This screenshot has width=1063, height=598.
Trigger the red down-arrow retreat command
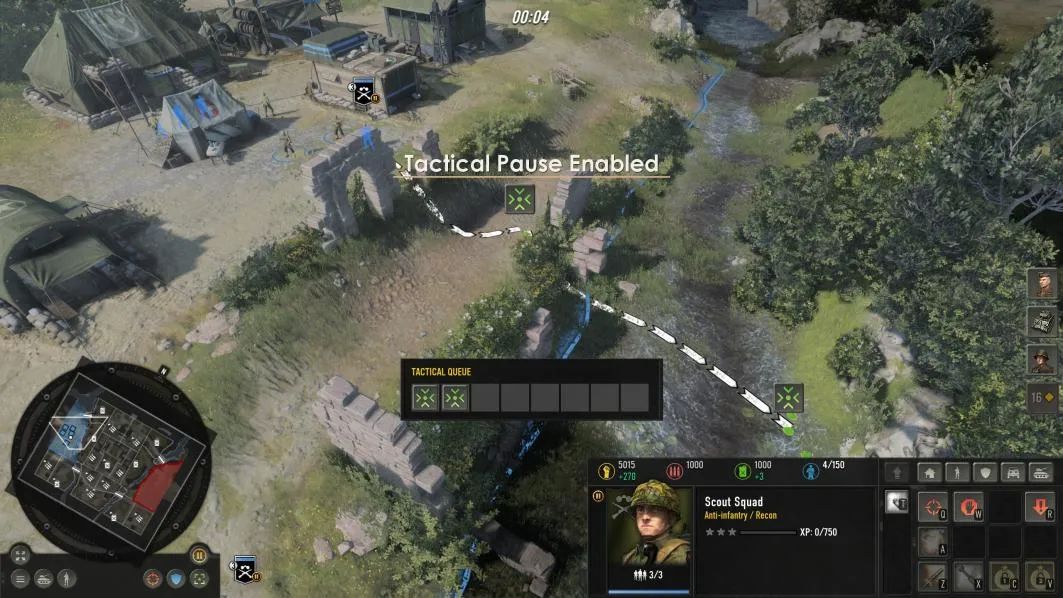coord(1040,507)
